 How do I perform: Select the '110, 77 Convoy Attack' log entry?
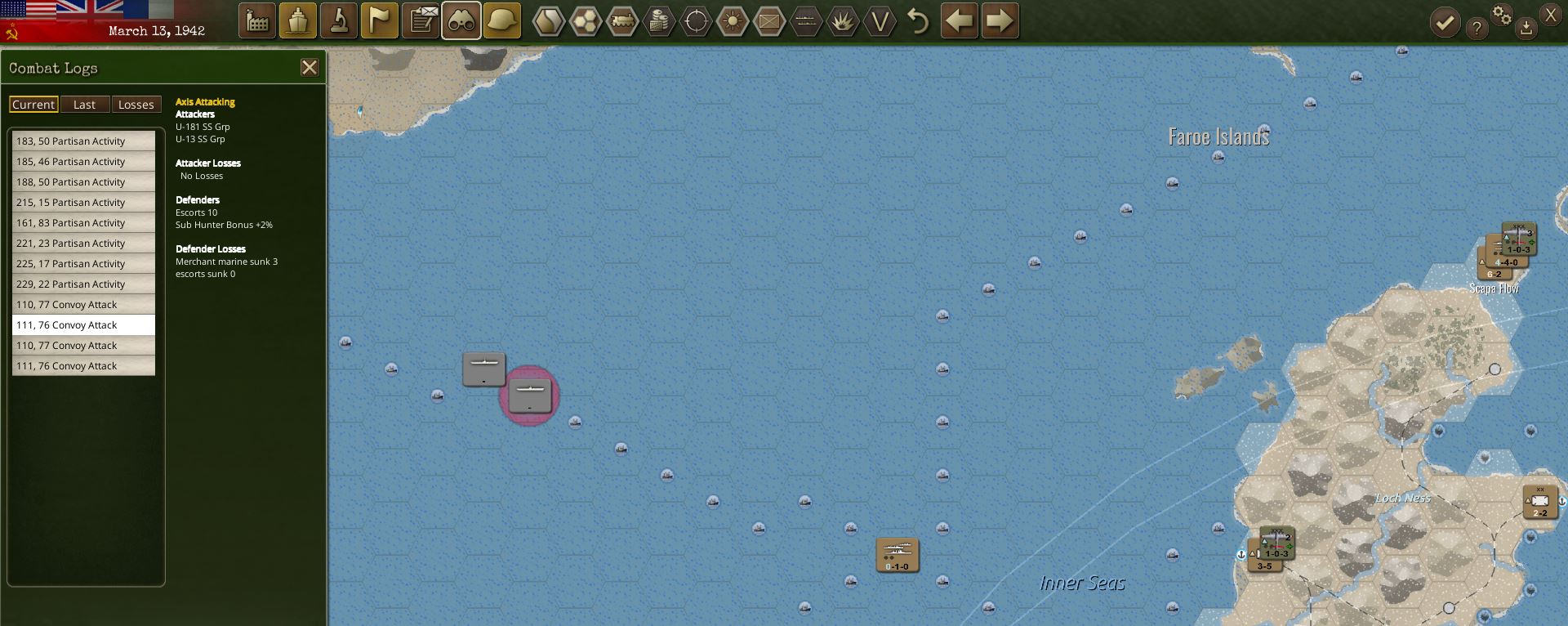[82, 304]
